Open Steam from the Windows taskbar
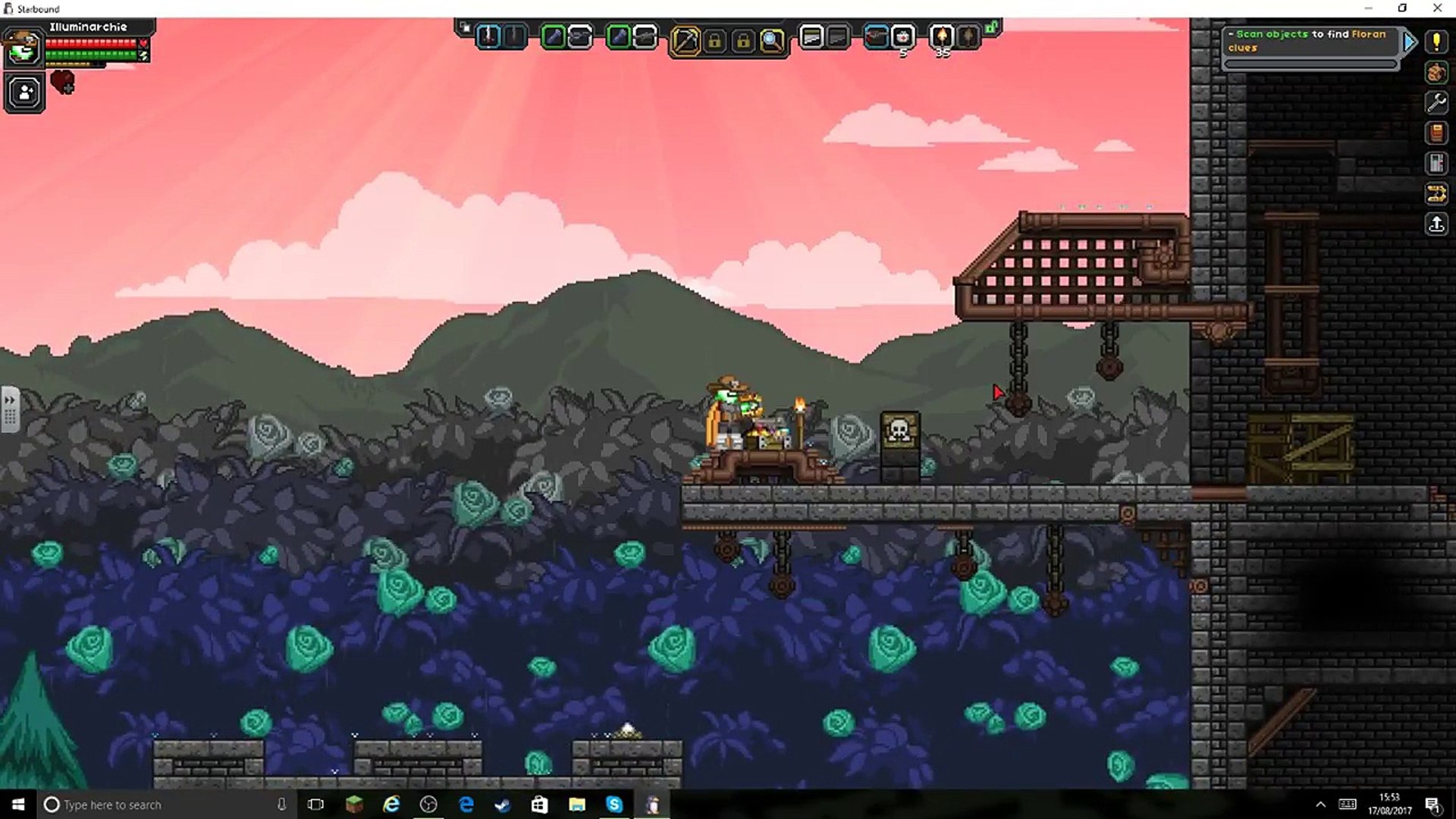1456x819 pixels. pos(502,805)
